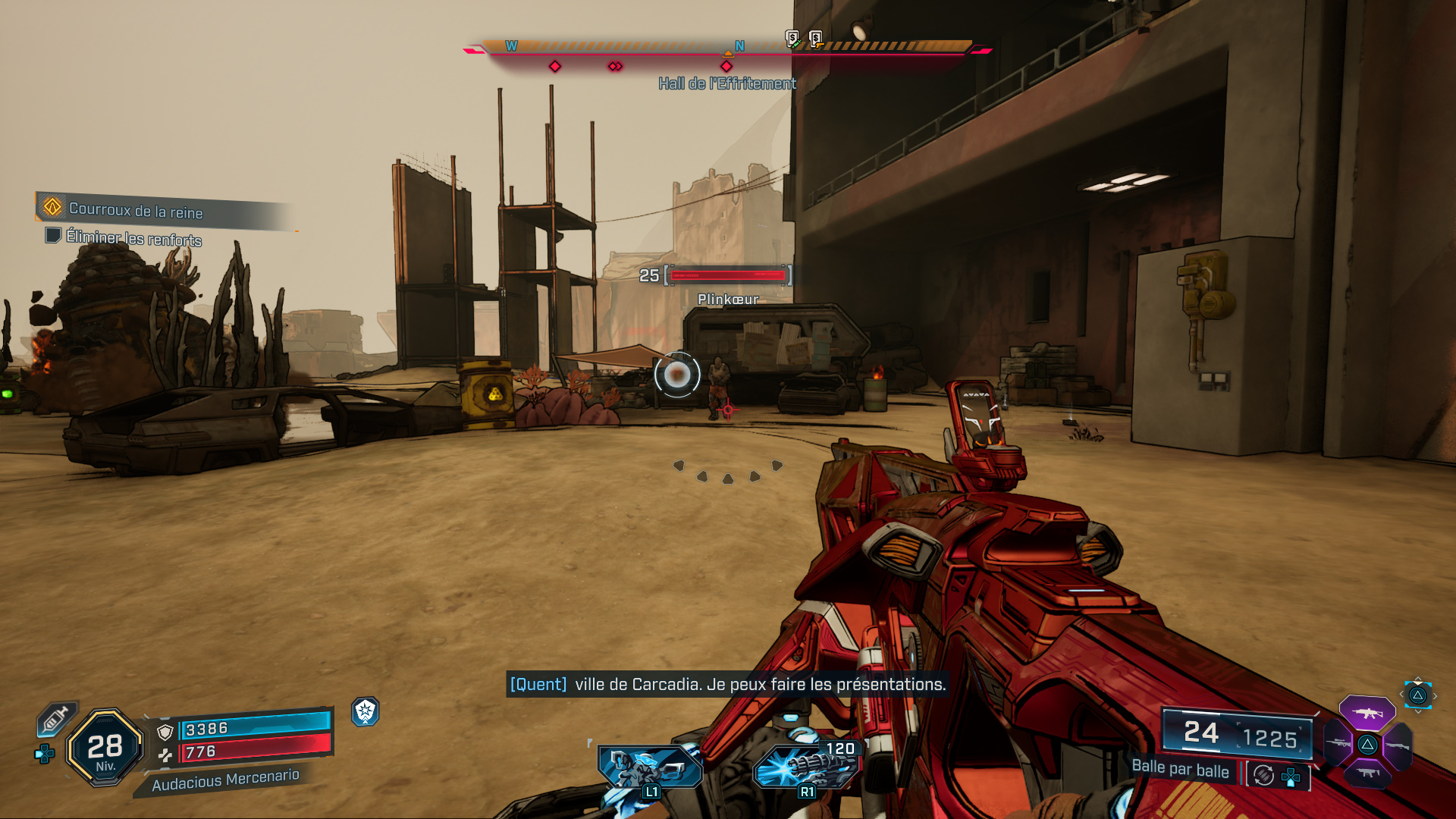Activate the blue action skill icon labeled L1
This screenshot has height=819, width=1456.
(x=651, y=769)
